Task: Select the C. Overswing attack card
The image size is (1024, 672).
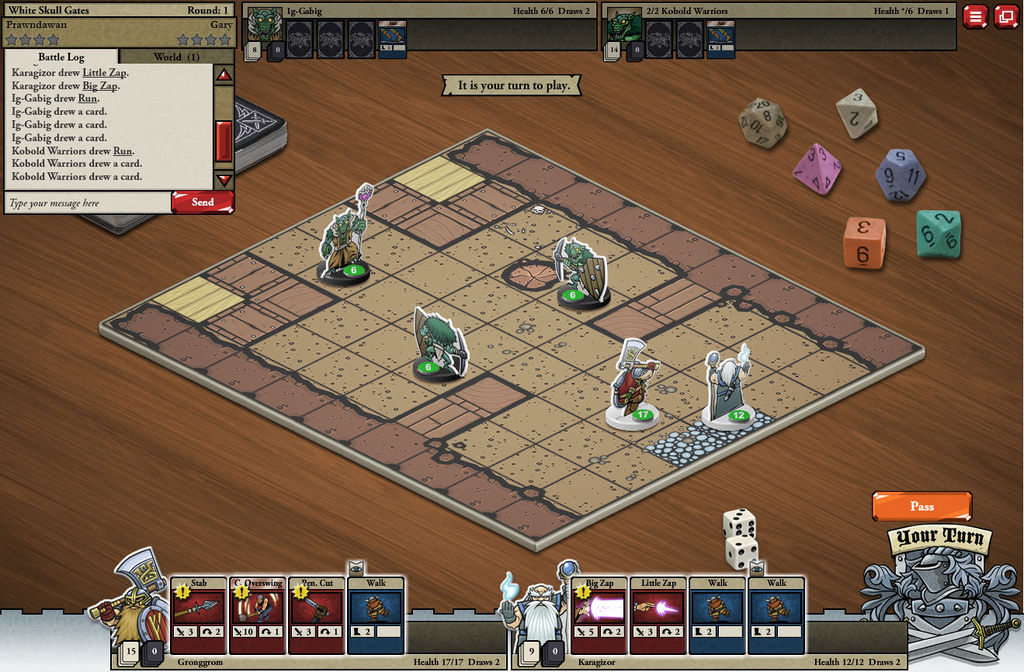Action: [258, 613]
